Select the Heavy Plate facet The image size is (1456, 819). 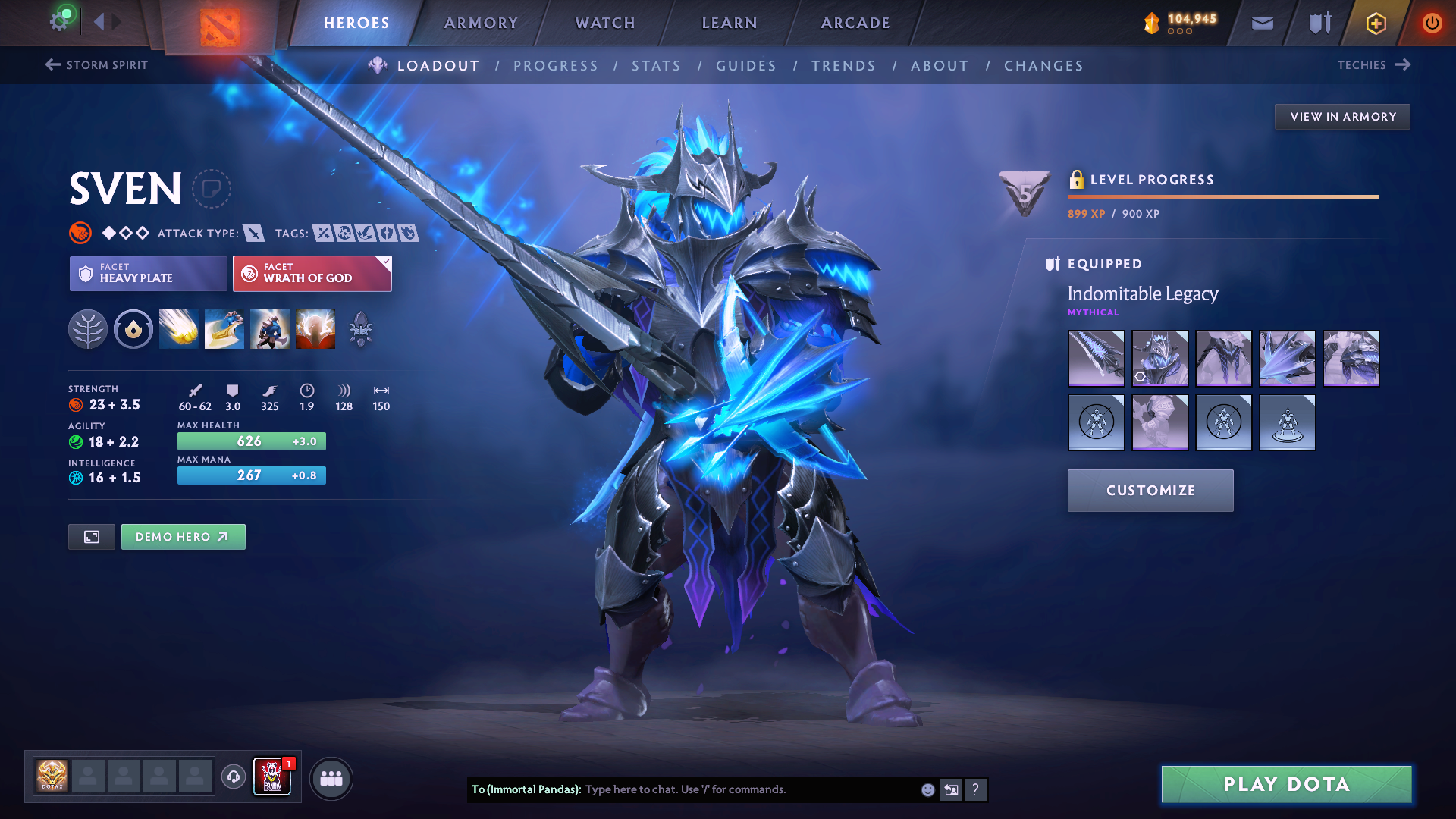(x=149, y=273)
